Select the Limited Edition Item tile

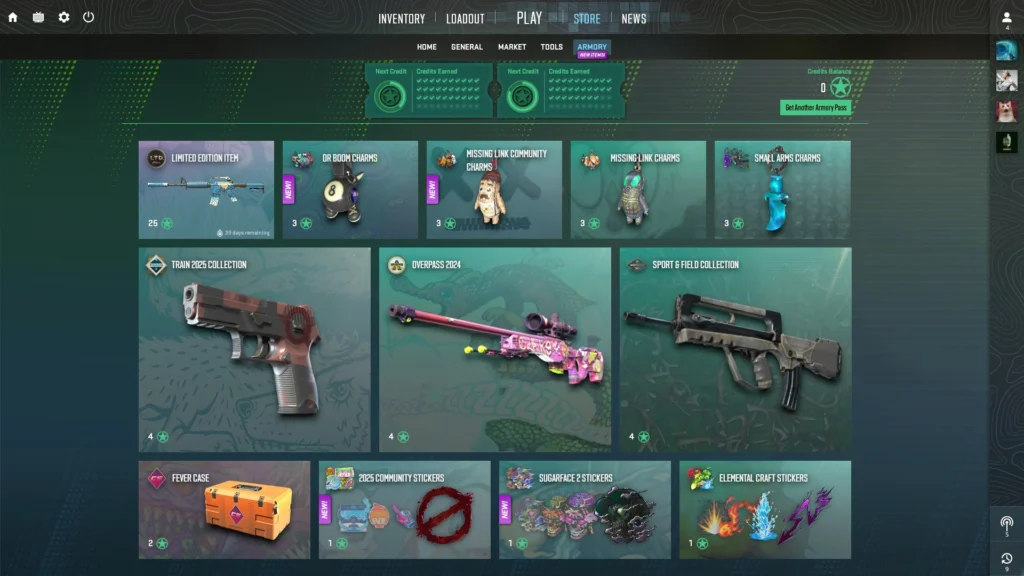click(x=206, y=189)
